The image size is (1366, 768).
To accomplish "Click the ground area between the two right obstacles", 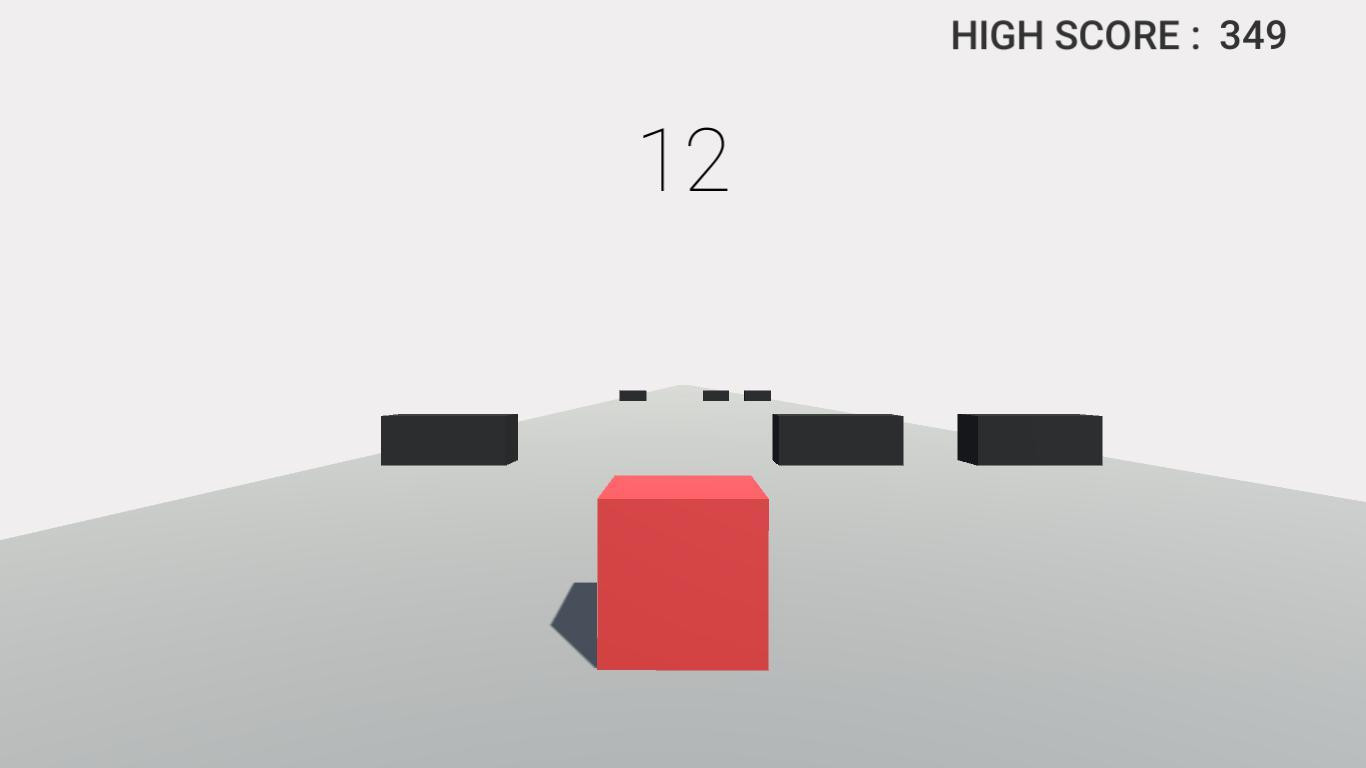I will tap(930, 470).
